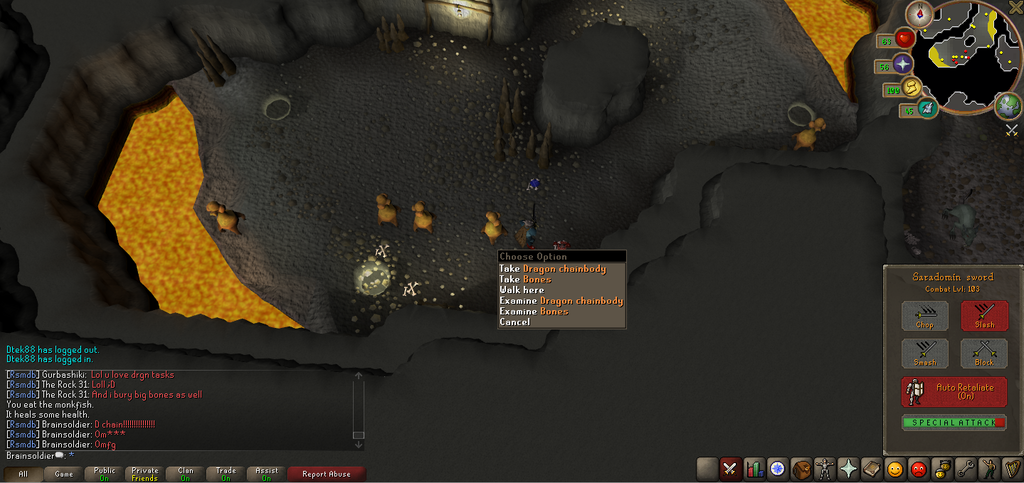This screenshot has width=1024, height=483.
Task: Report Abuse in the chat bar
Action: 326,474
